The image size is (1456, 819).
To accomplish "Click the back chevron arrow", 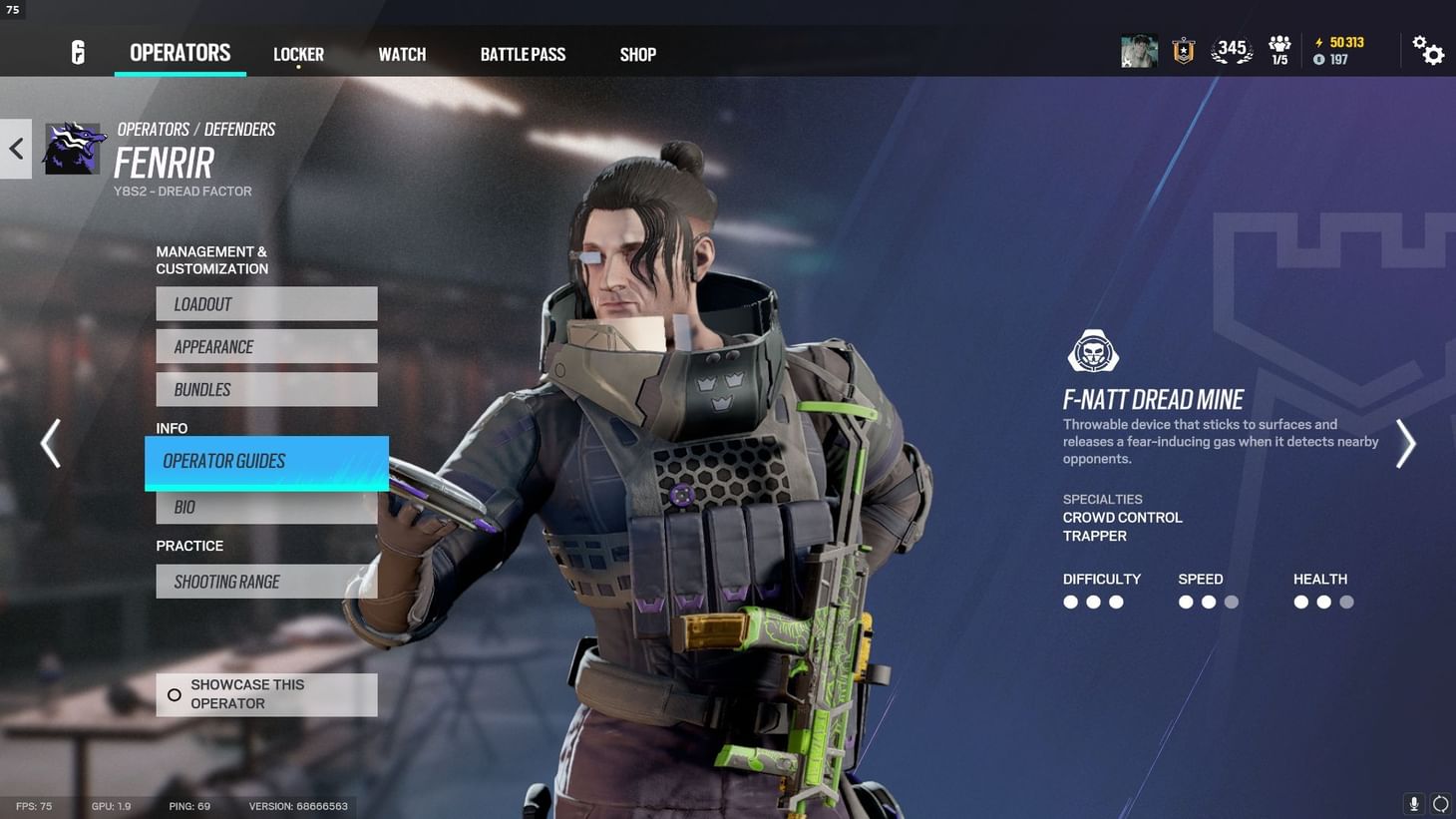I will point(15,148).
